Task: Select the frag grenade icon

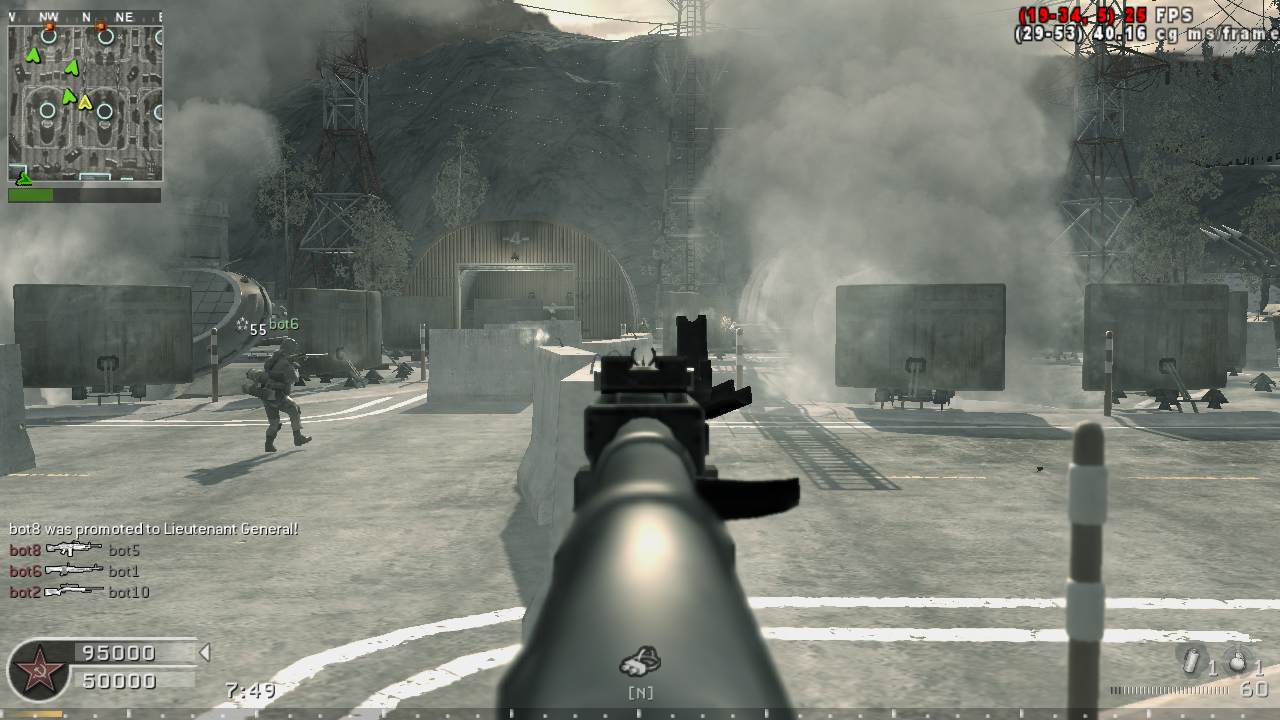Action: [x=1238, y=662]
